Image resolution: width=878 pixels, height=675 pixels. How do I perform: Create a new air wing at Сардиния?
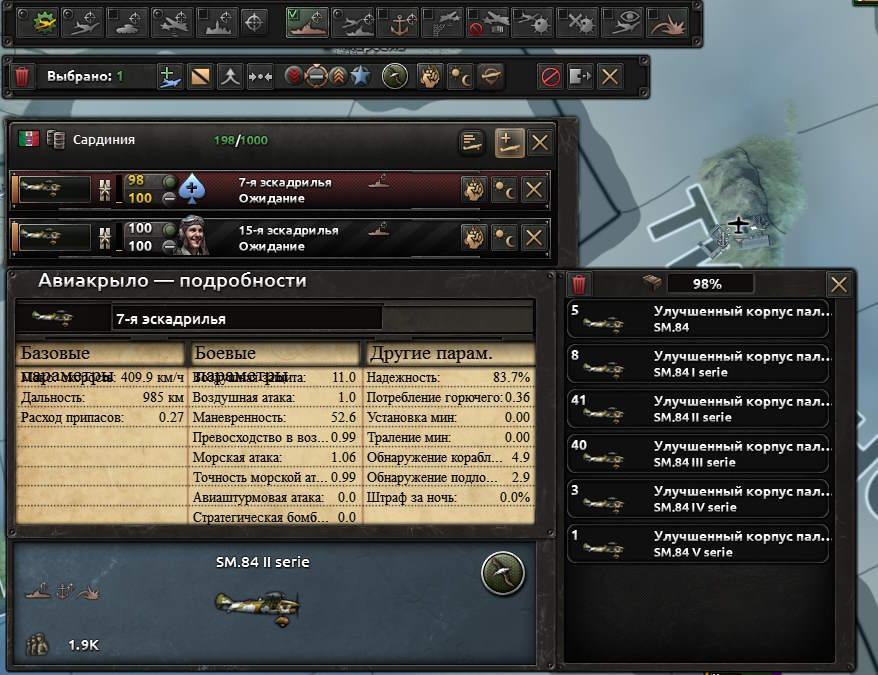coord(509,142)
